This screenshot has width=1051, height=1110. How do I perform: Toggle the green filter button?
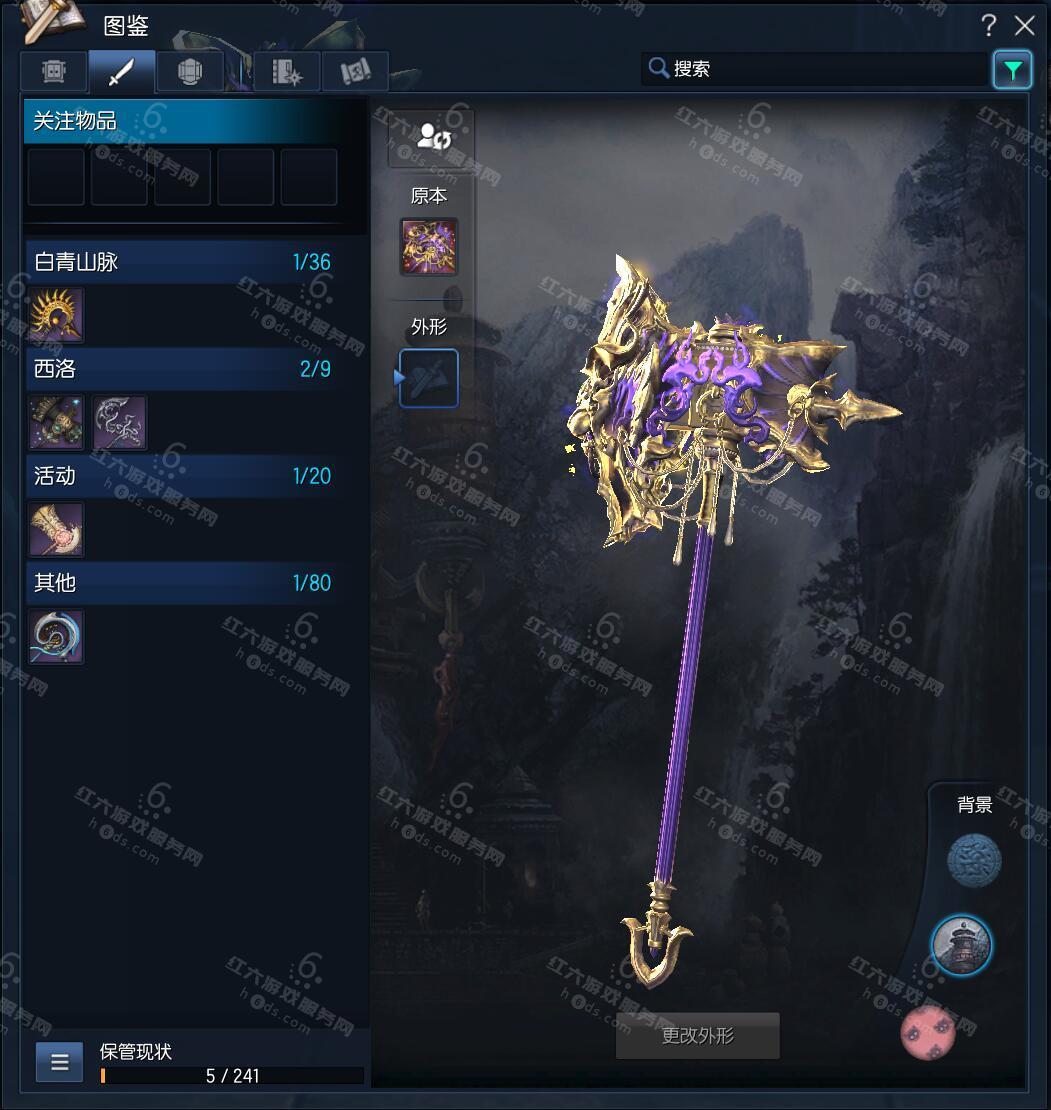(x=1012, y=70)
